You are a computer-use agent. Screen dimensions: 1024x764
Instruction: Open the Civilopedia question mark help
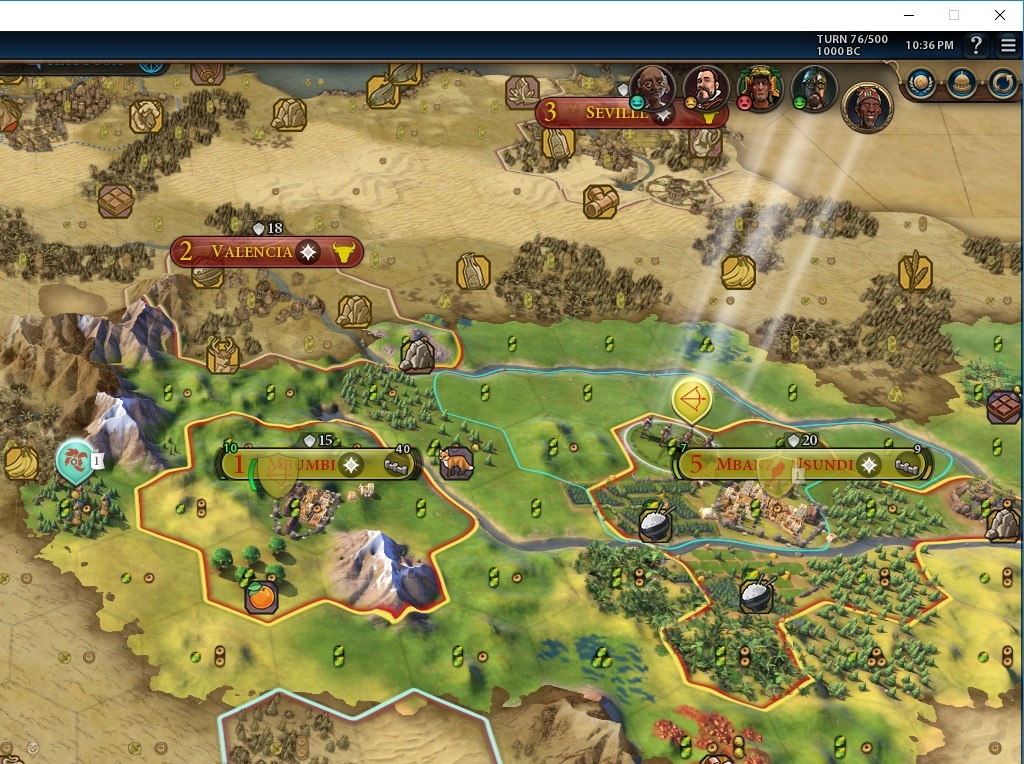pos(976,45)
